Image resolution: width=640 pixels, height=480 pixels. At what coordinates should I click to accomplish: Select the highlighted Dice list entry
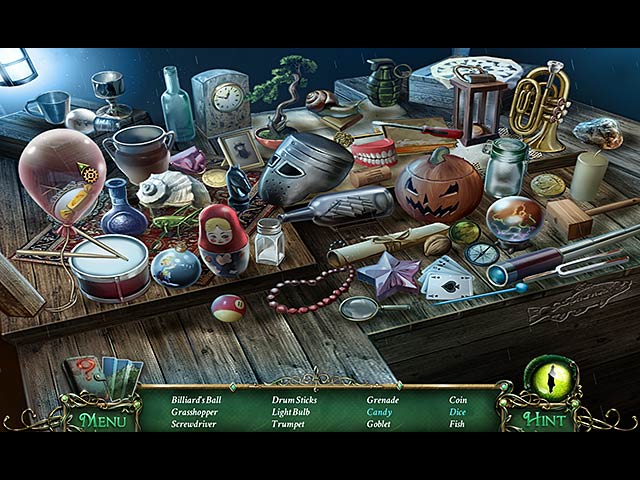point(458,411)
